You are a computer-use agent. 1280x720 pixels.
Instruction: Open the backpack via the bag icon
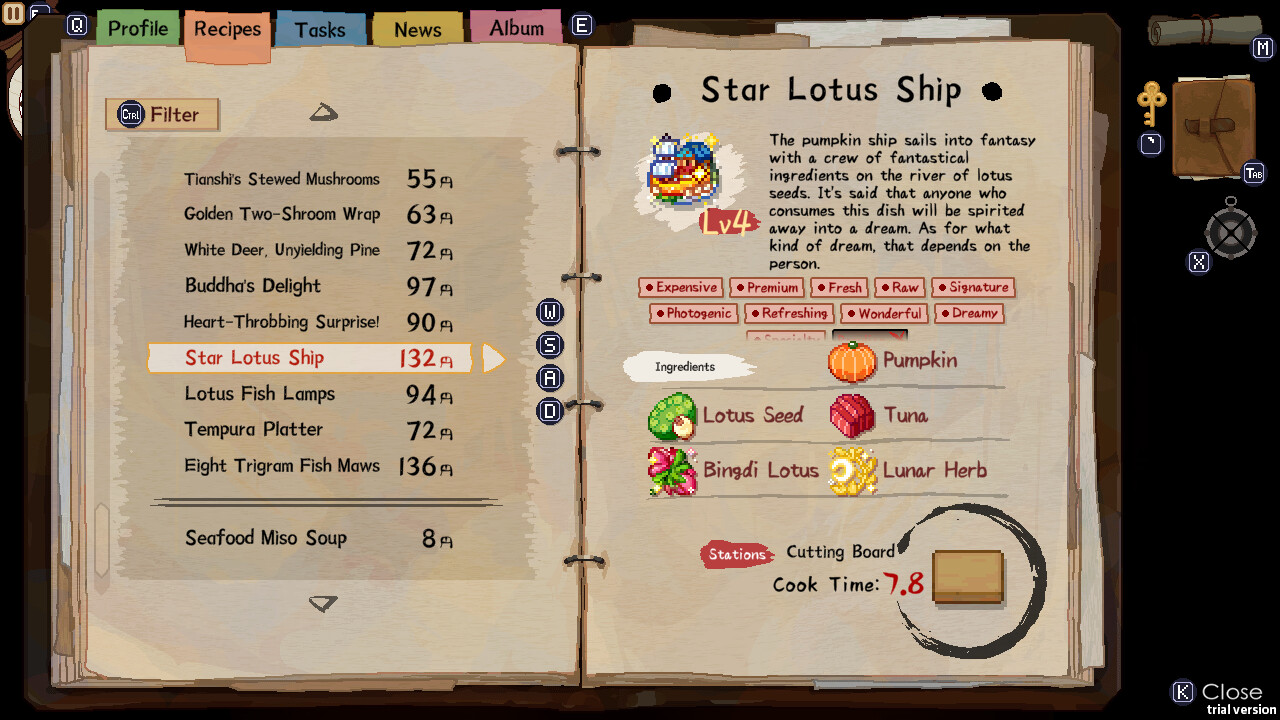[x=1213, y=128]
